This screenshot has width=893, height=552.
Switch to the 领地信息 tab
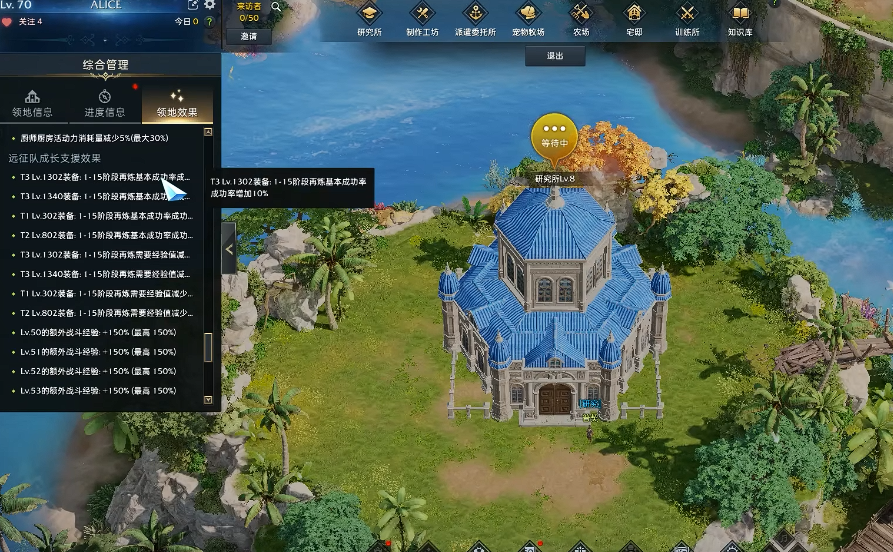33,104
